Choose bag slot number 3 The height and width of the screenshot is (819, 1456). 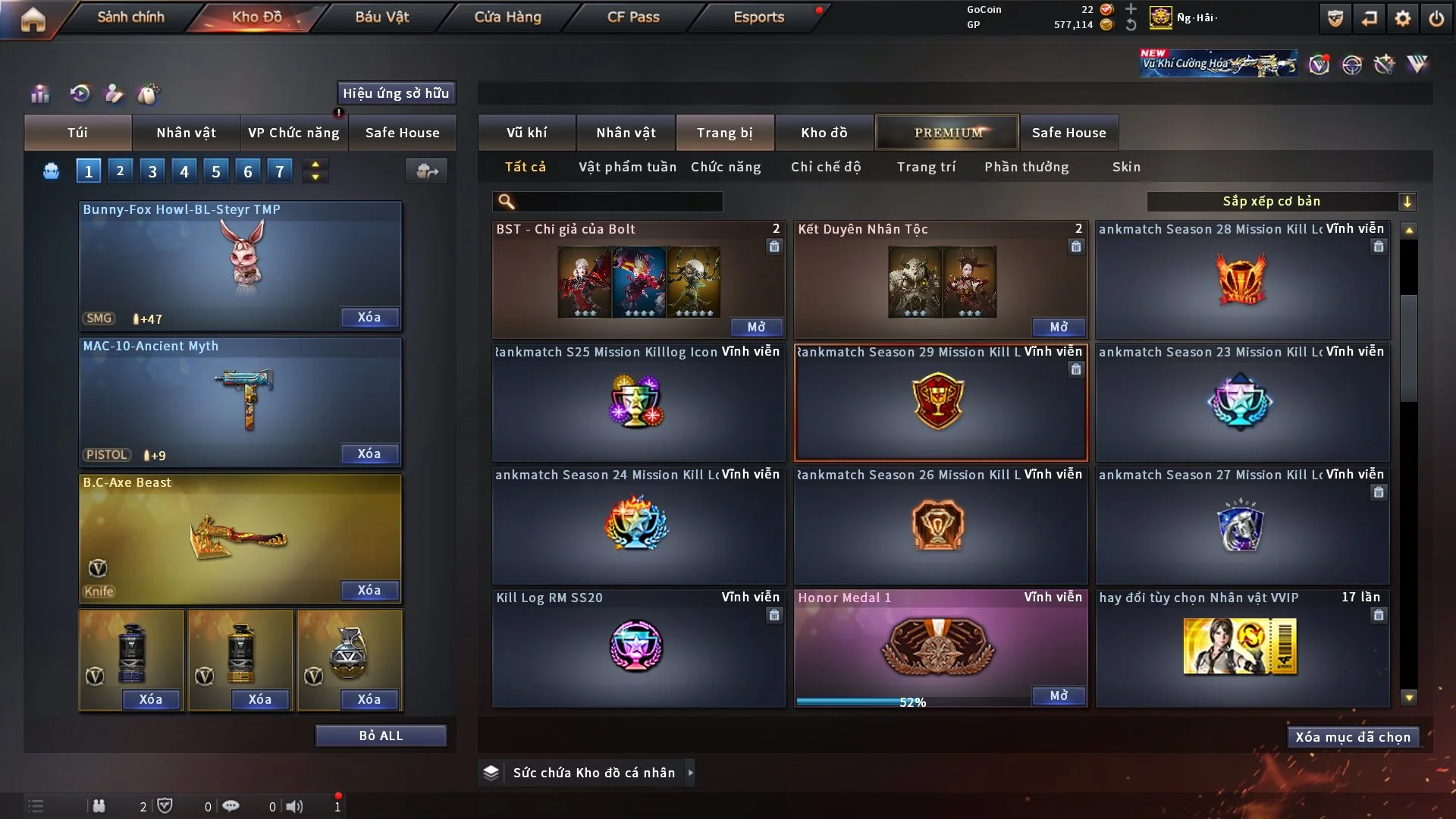point(152,171)
